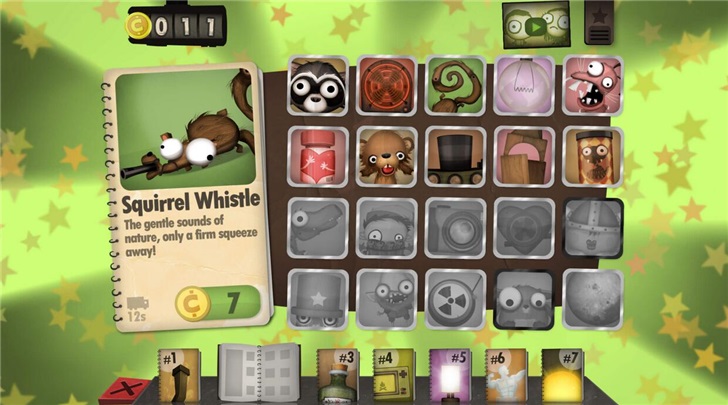Open the star menu tab at top right
Screen dimensions: 728x405
click(600, 22)
